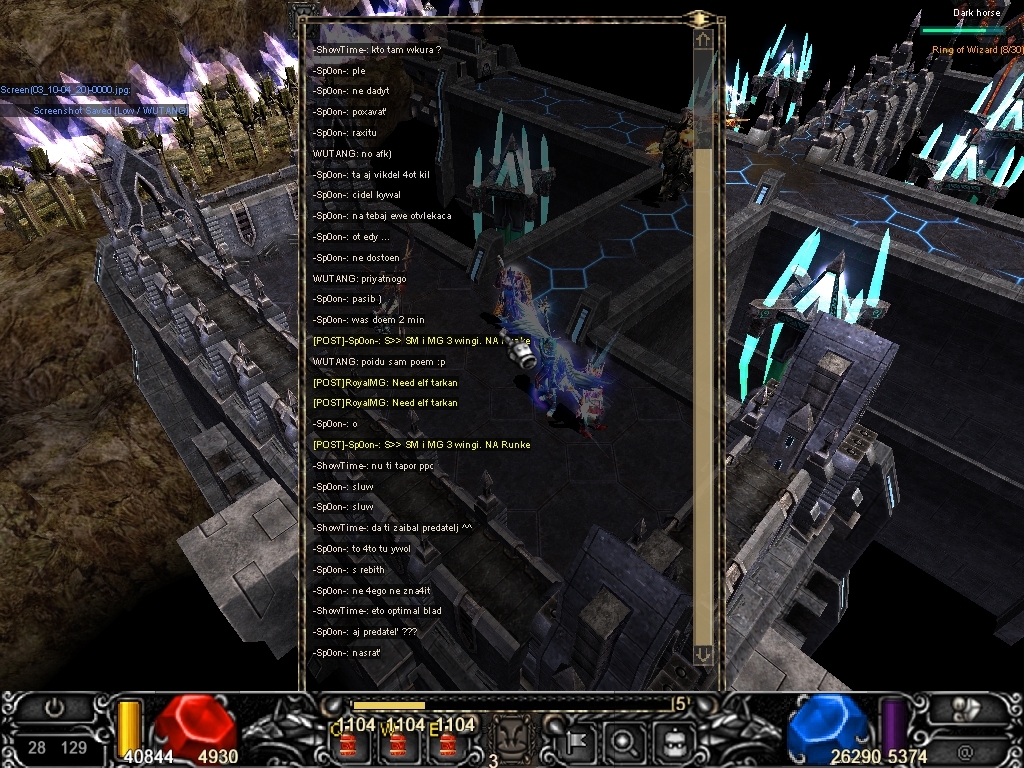The height and width of the screenshot is (768, 1024).
Task: Click the chat log's down arrow button
Action: 703,654
